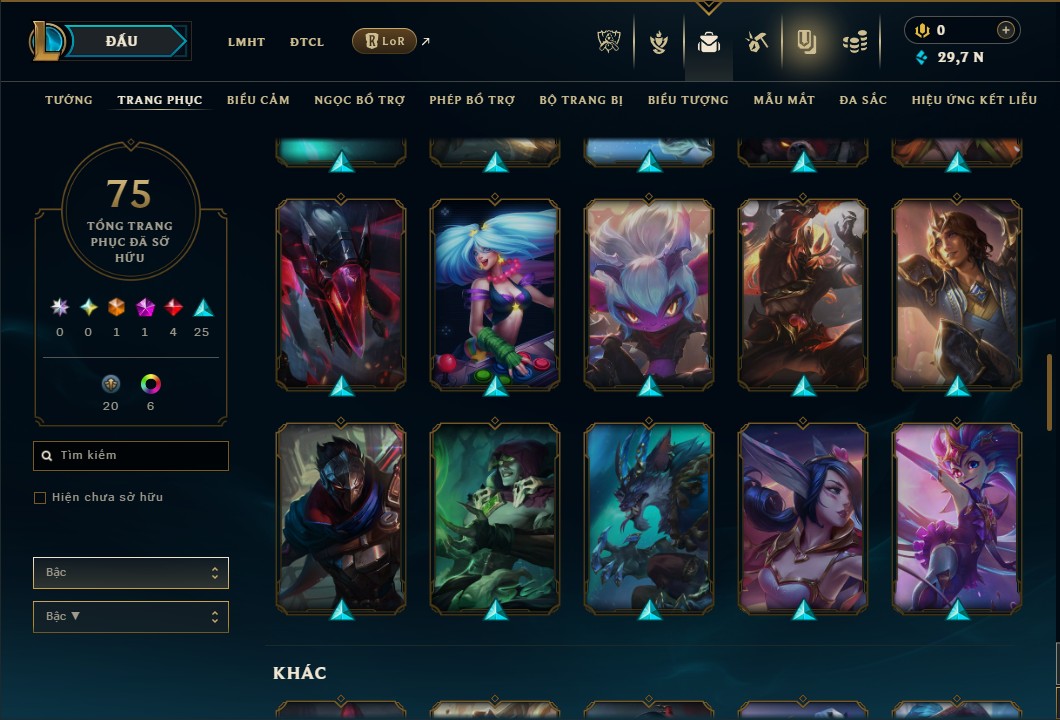Viewport: 1060px width, 720px height.
Task: Go to the PHÉP BỔ TRỢ tab
Action: tap(472, 100)
